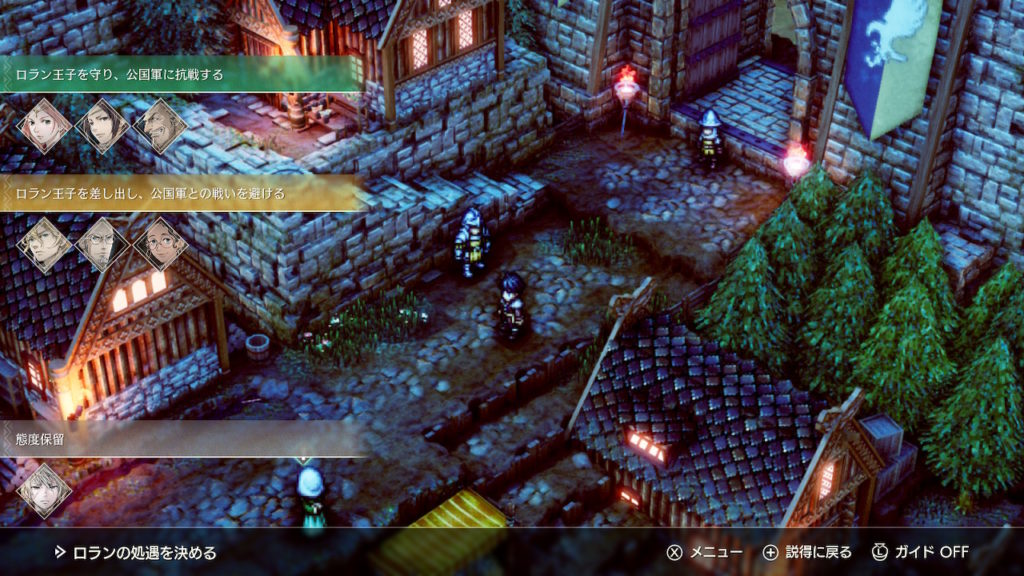This screenshot has height=576, width=1024.
Task: Choose the blond man portrait
Action: (x=45, y=245)
